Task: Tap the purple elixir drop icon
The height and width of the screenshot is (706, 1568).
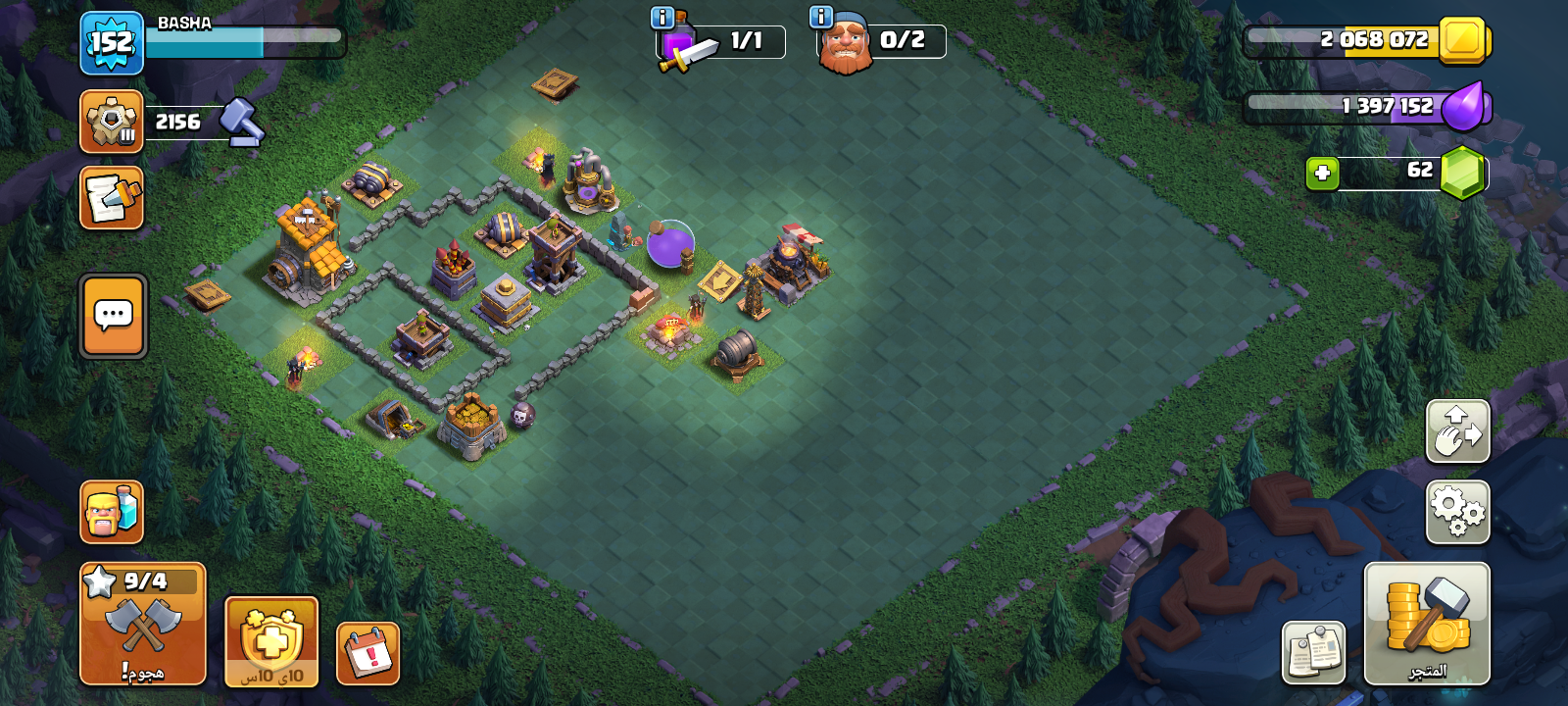Action: point(1464,106)
